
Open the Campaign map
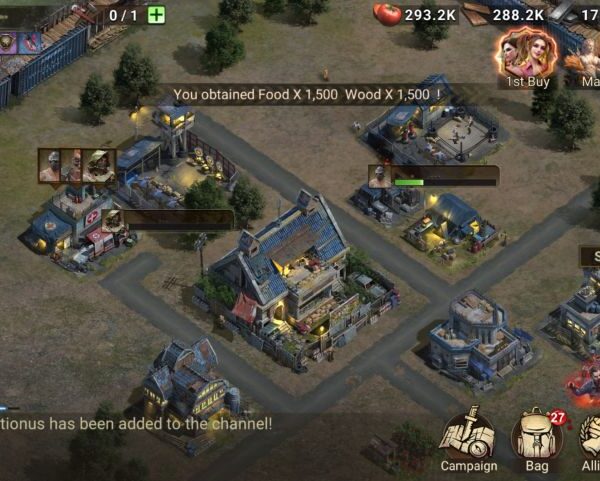click(x=467, y=438)
